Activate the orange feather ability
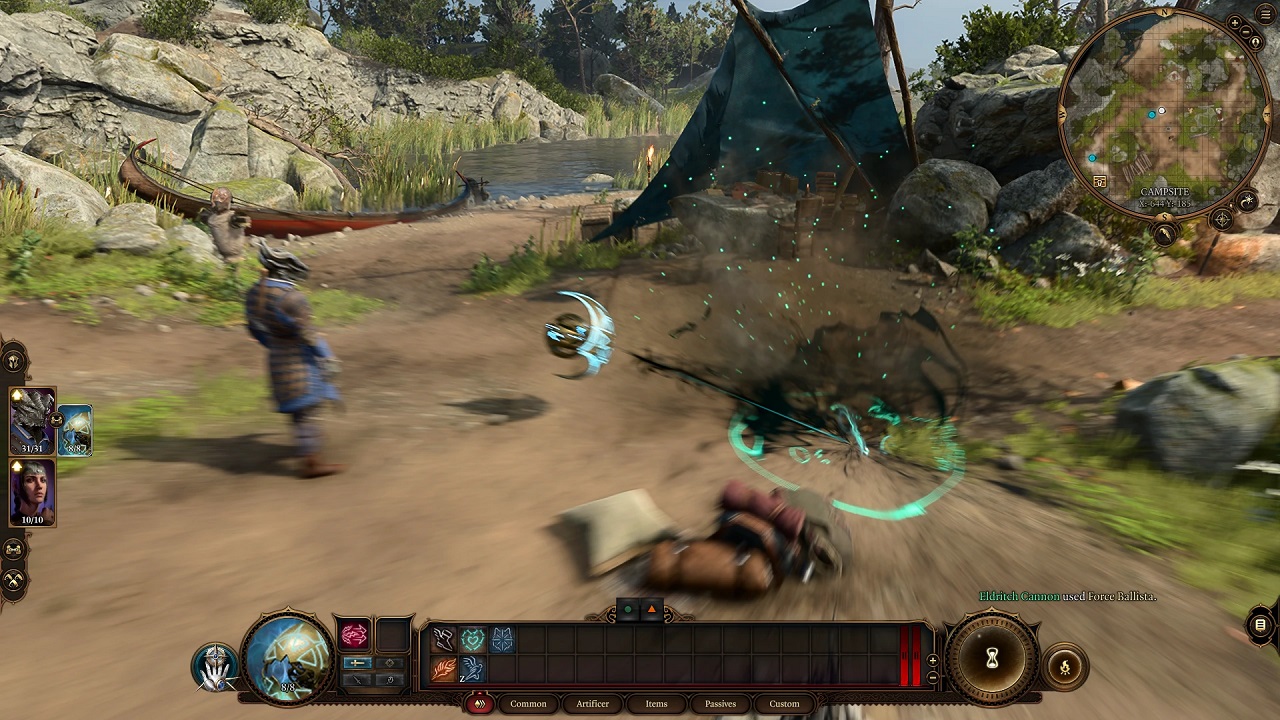This screenshot has height=720, width=1280. 444,669
